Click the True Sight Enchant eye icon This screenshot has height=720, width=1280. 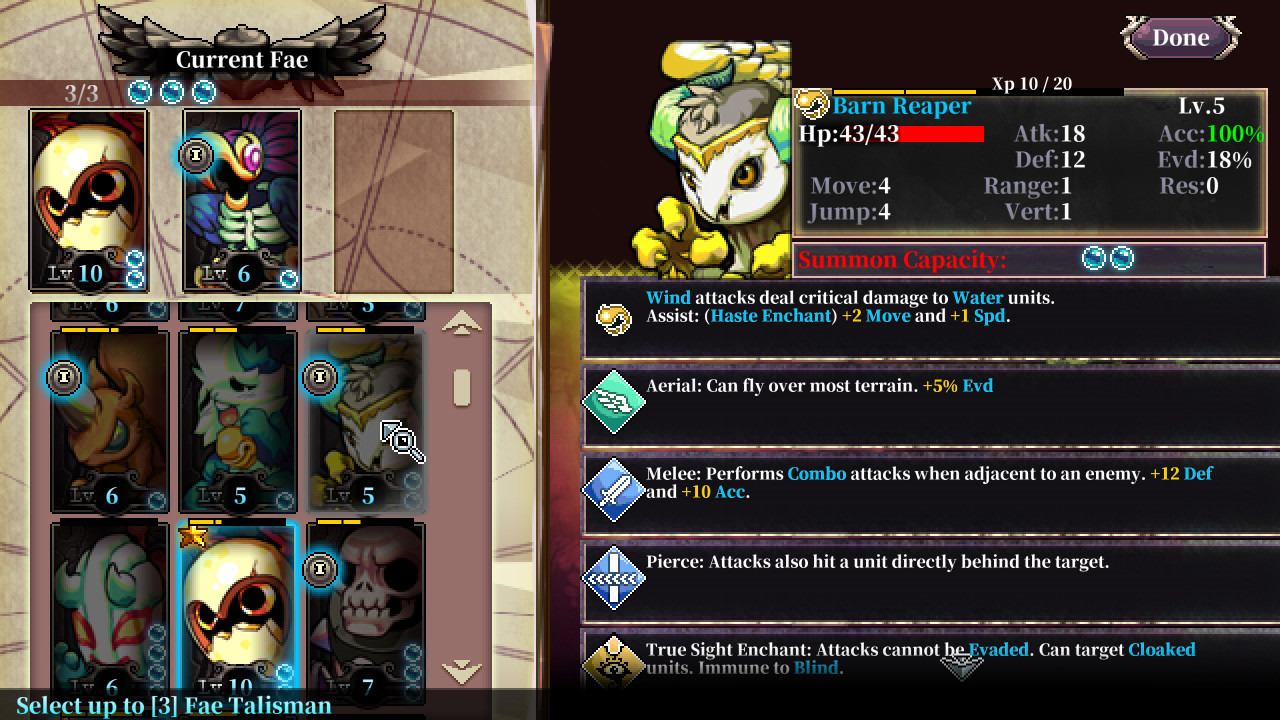coord(614,660)
